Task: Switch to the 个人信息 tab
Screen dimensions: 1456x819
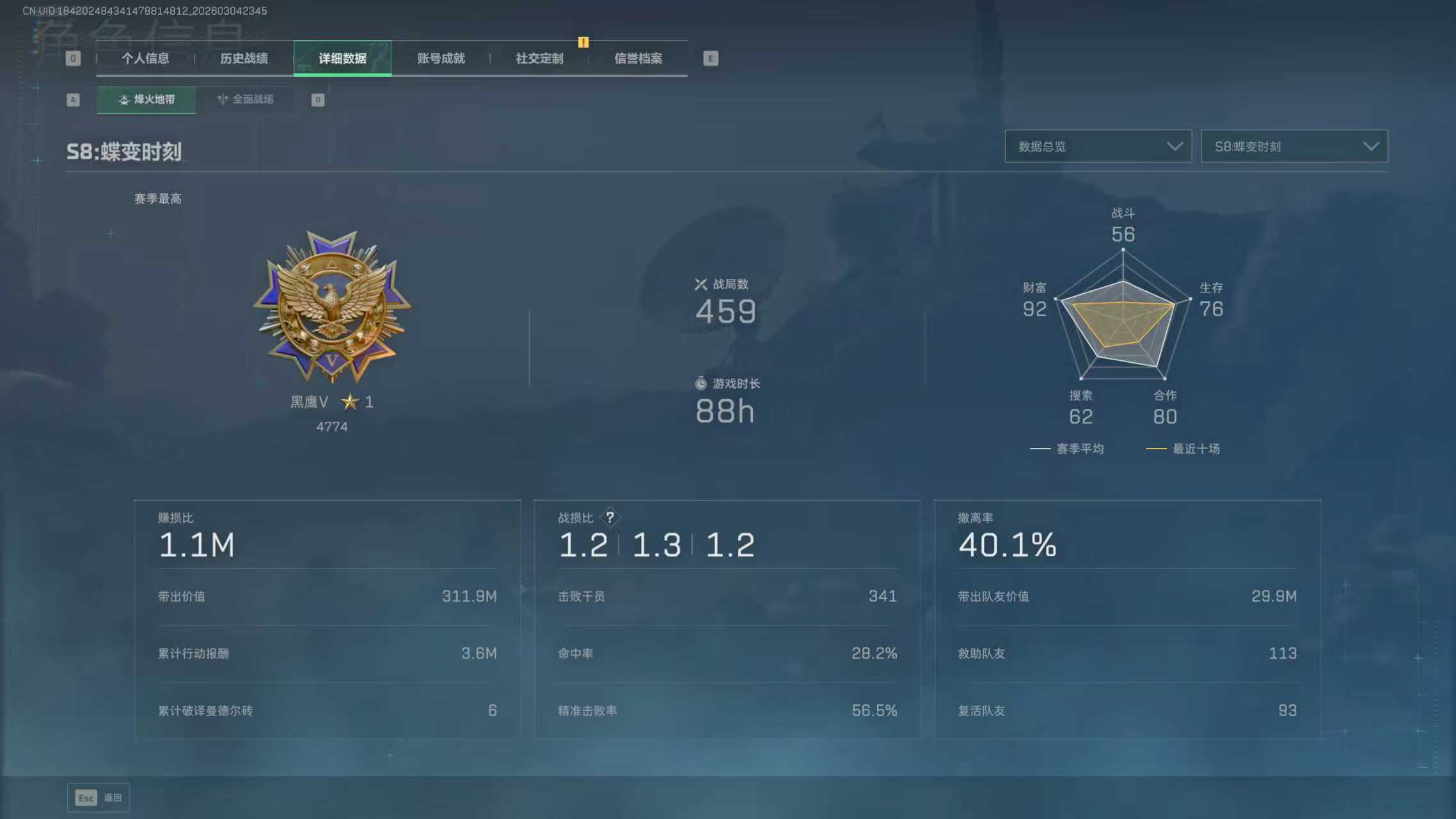Action: (145, 59)
